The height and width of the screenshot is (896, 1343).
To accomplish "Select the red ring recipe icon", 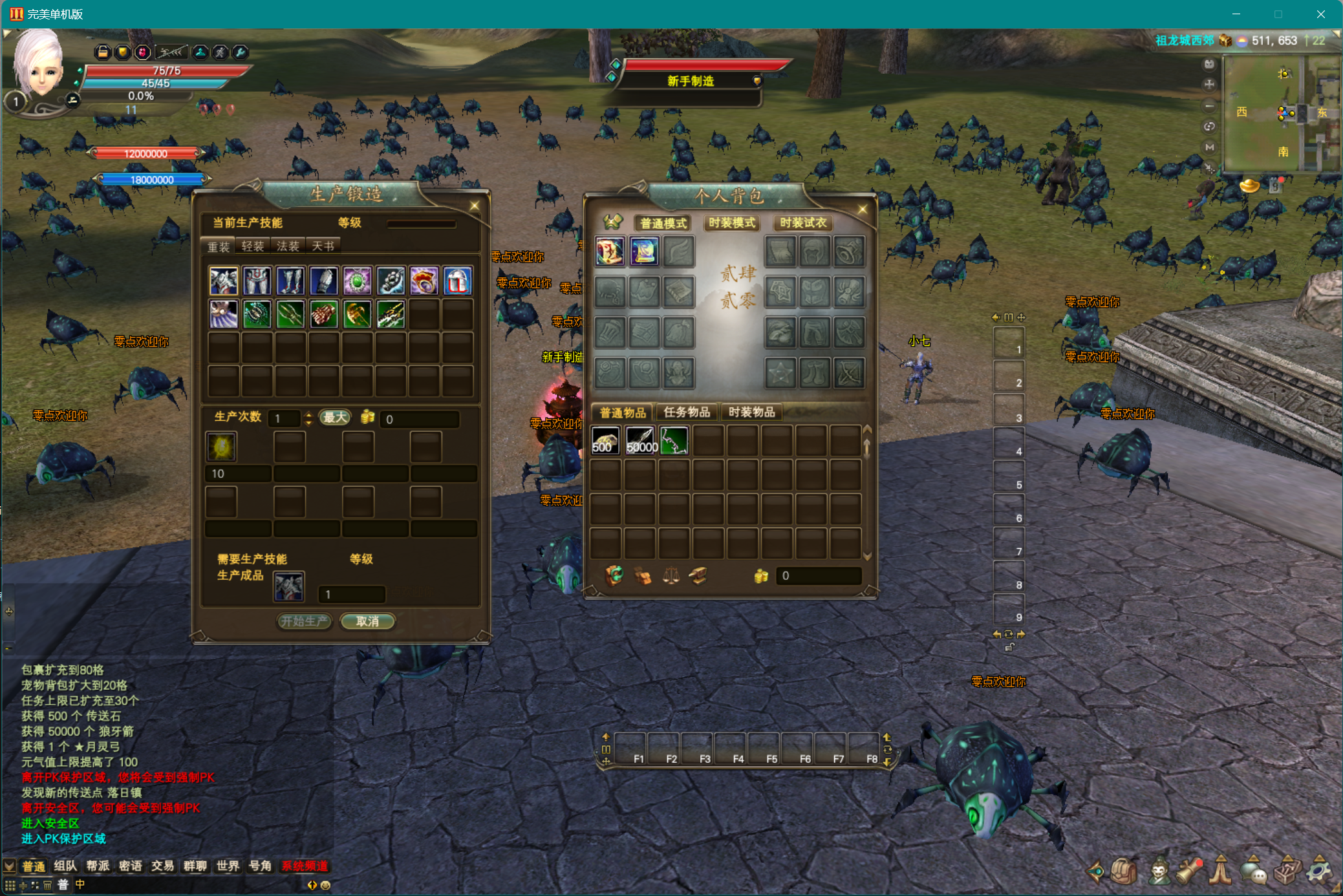I will click(424, 281).
